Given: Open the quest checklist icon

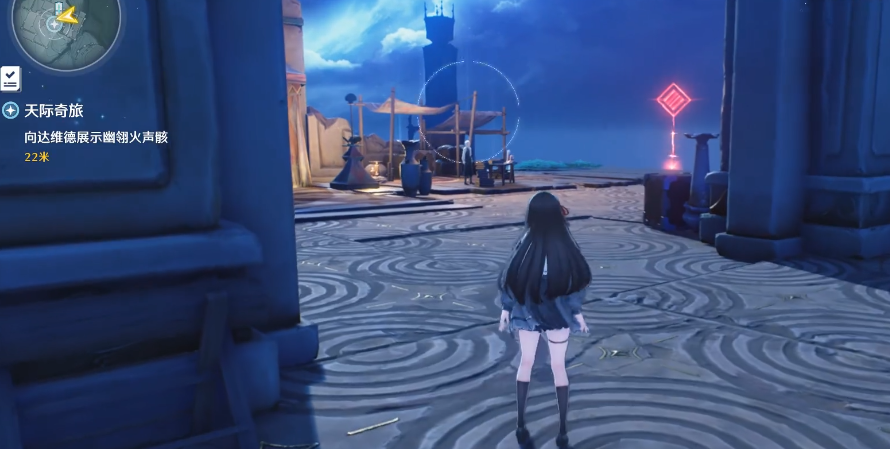Looking at the screenshot, I should pyautogui.click(x=11, y=78).
